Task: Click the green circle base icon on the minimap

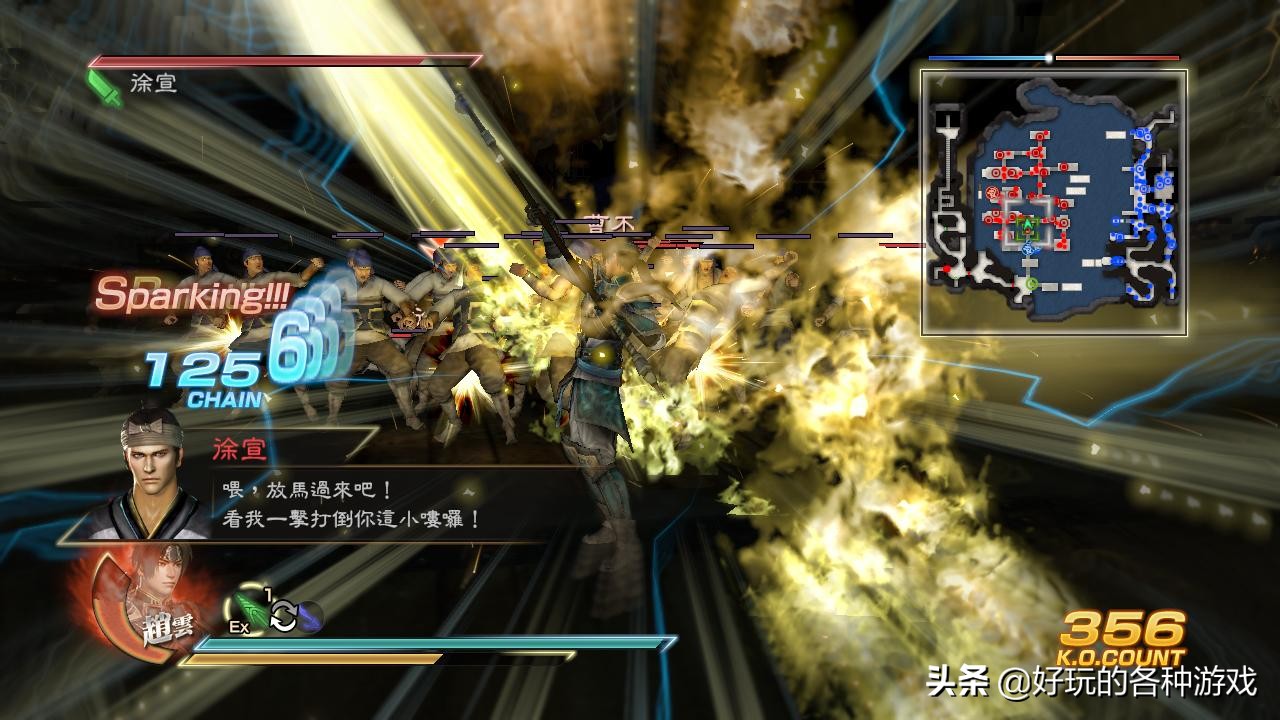Action: (1031, 284)
